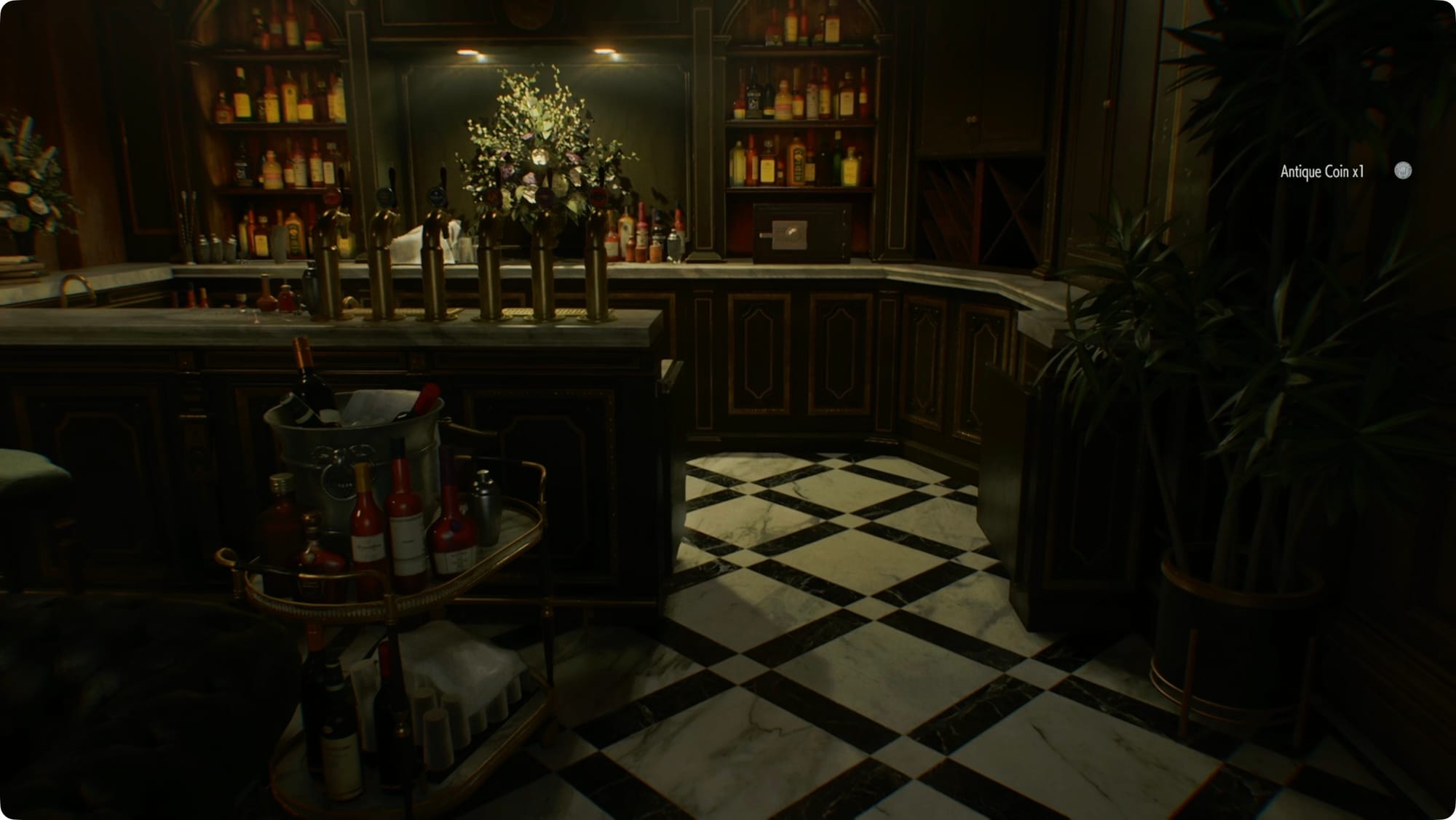Click the Antique Coin pickup notification icon

pos(1402,171)
